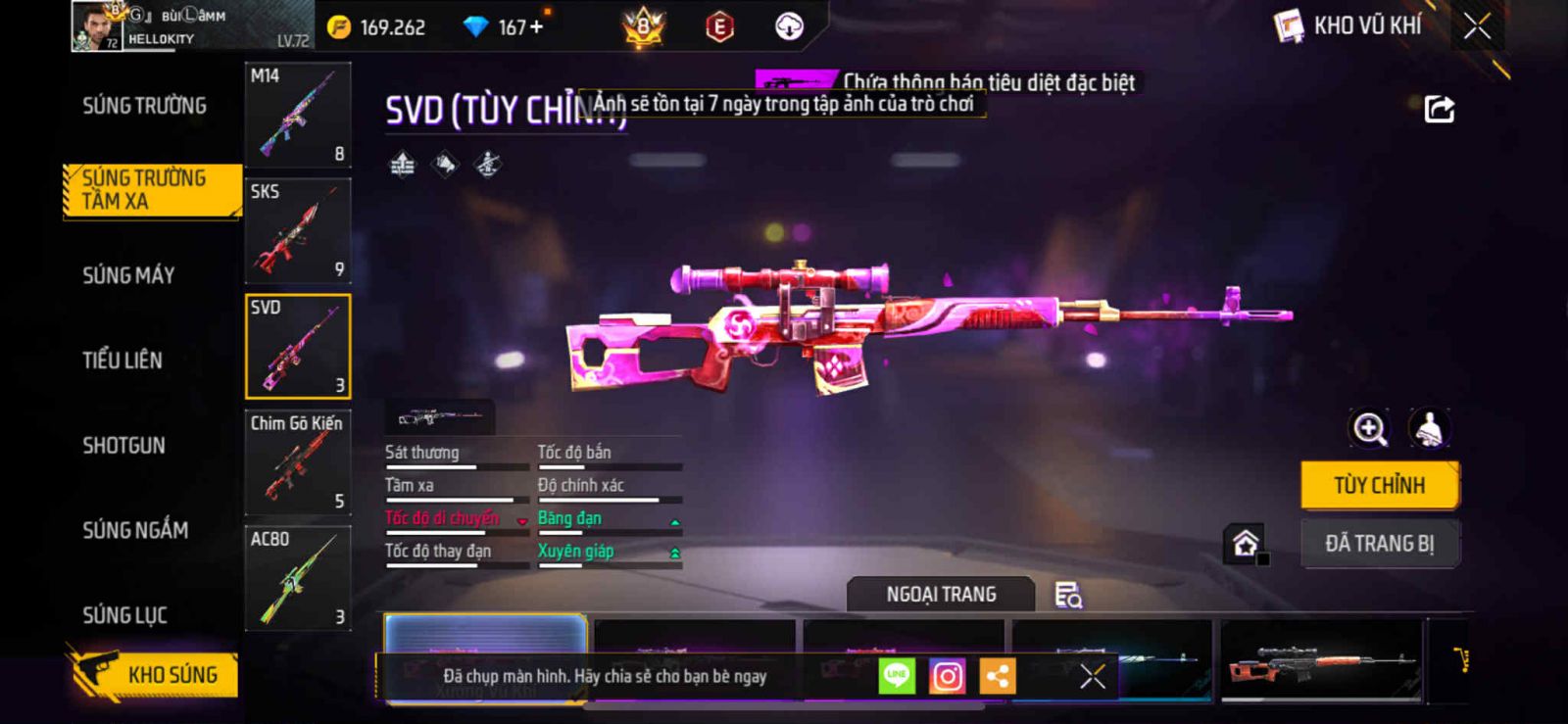Zoom in with the magnifier icon
This screenshot has width=1568, height=724.
[x=1369, y=428]
